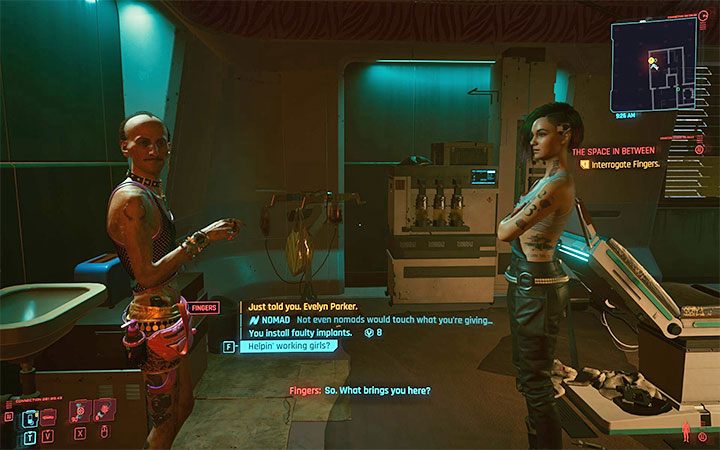
Task: Choose the "Helpin' working girls?" reply
Action: point(289,346)
